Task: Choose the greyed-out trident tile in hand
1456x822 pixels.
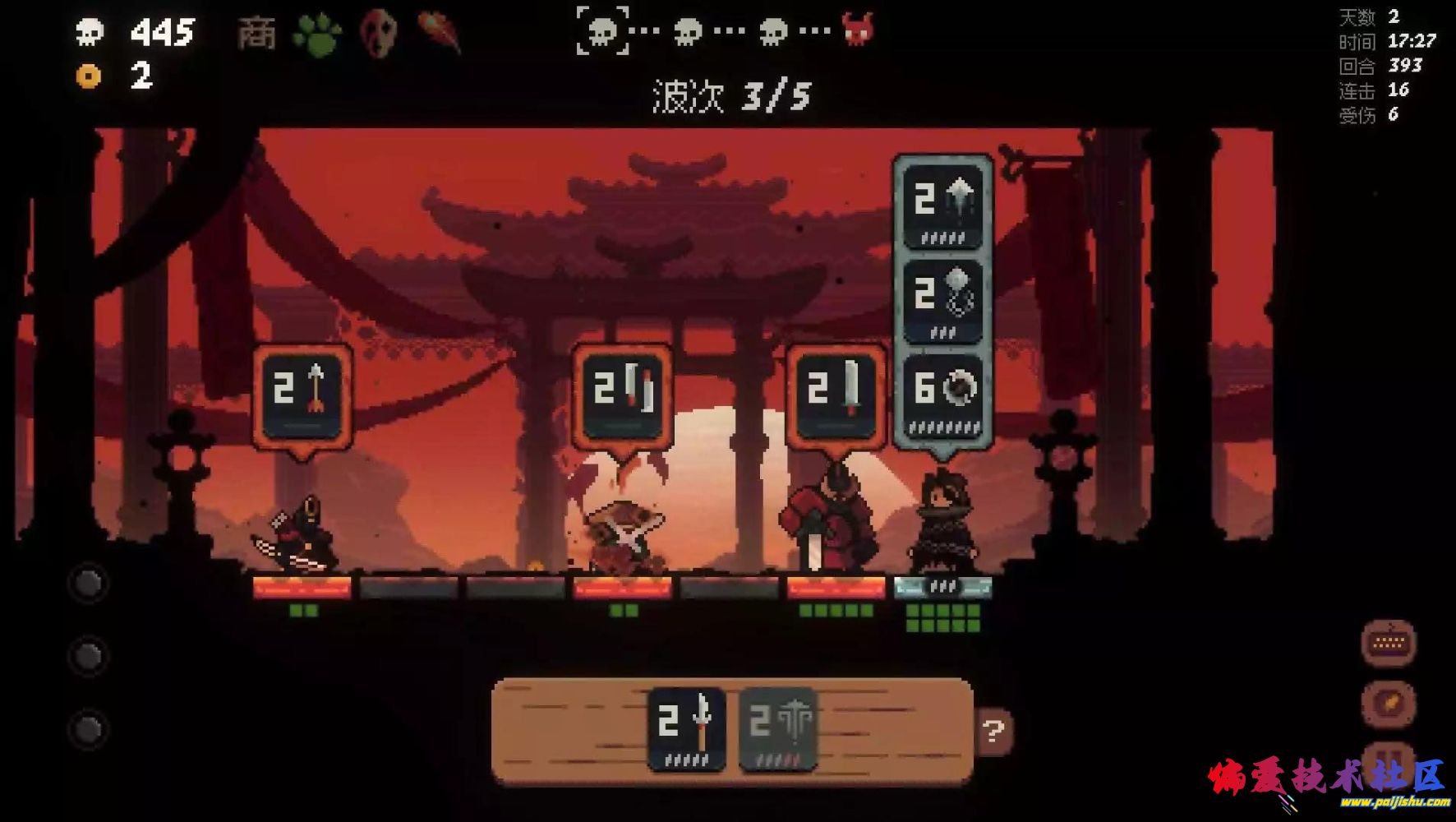Action: tap(777, 728)
